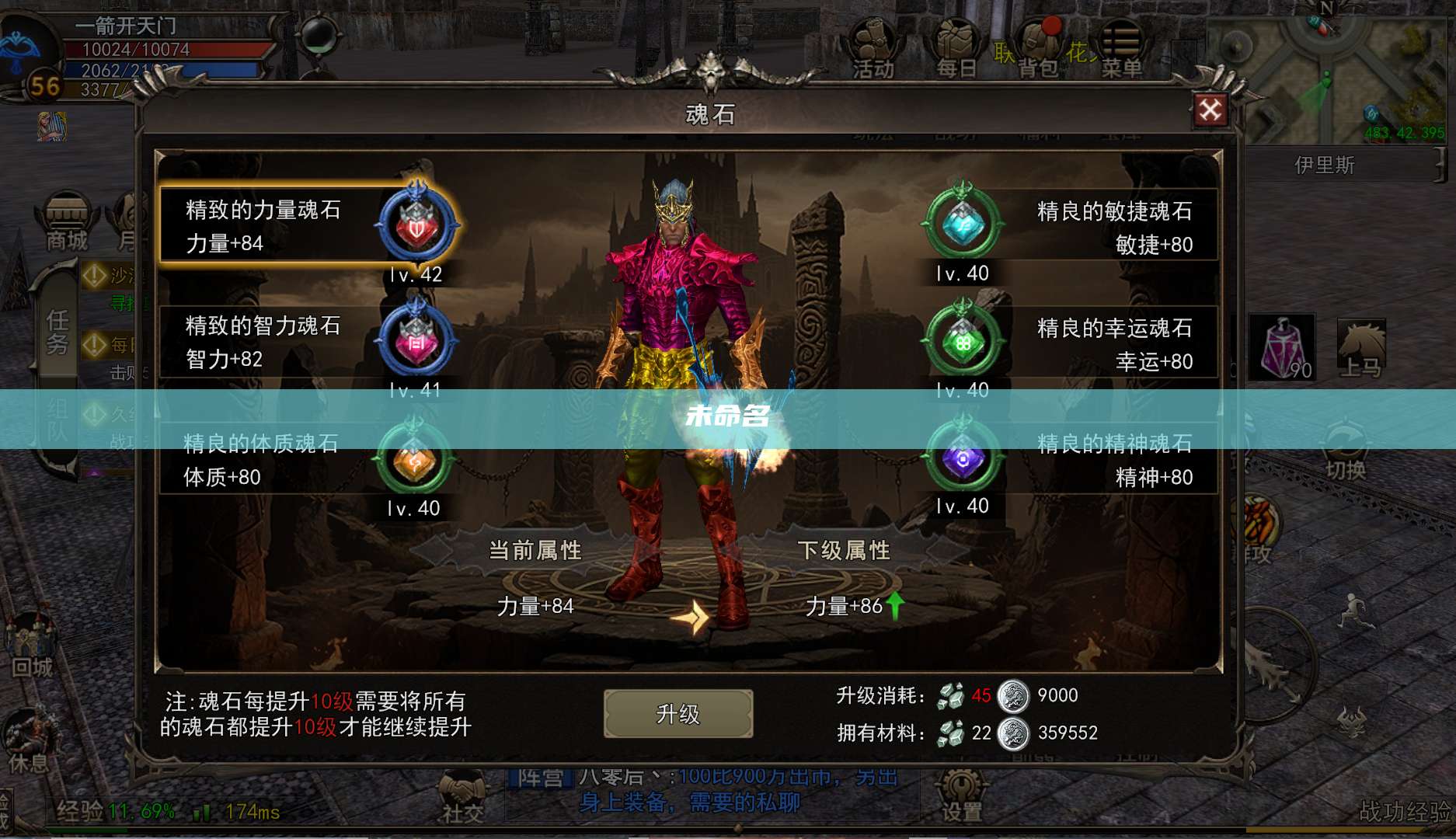Click the 升级 upgrade button

(x=677, y=712)
